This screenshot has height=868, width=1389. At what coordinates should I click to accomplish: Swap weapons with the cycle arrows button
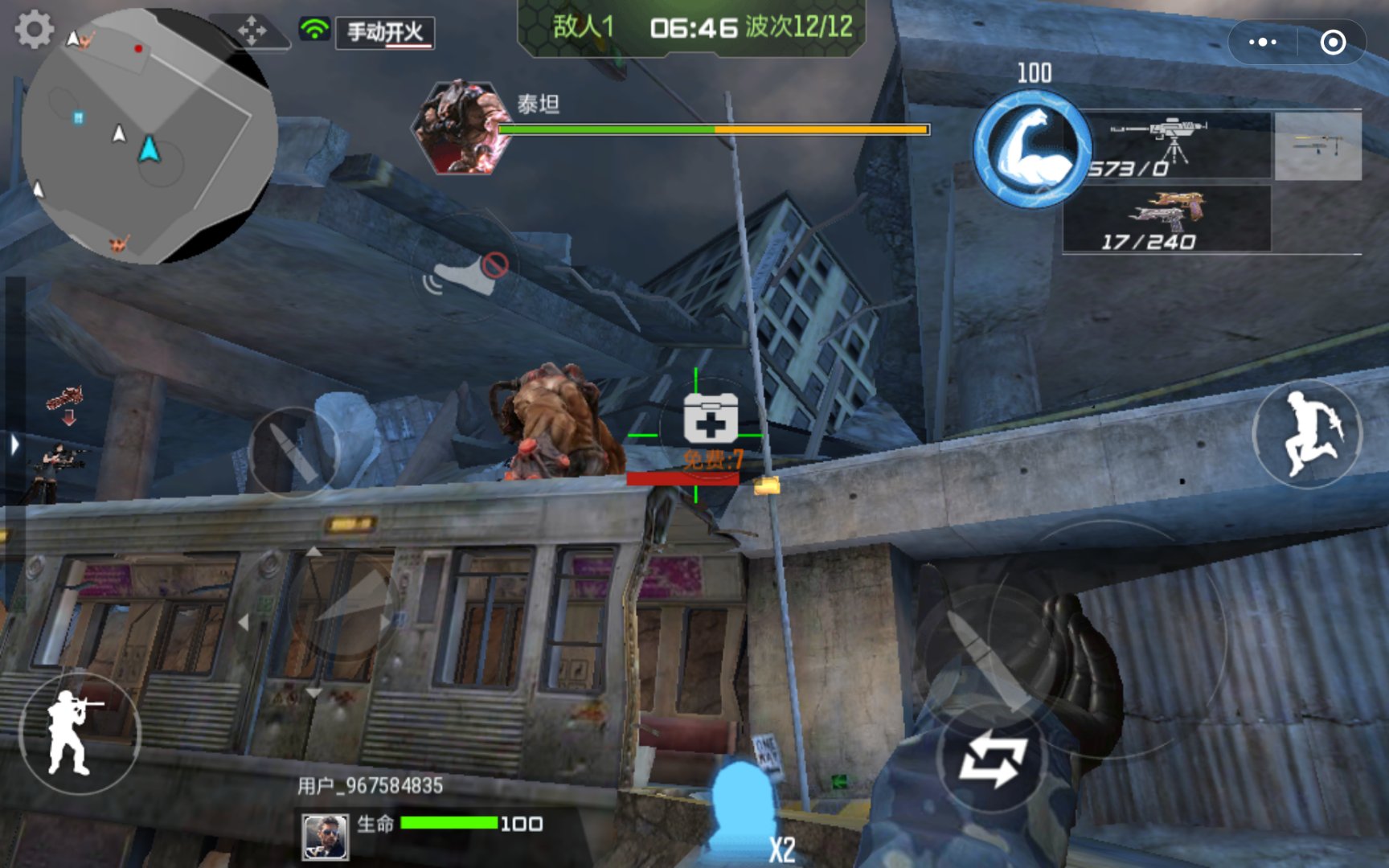coord(994,760)
